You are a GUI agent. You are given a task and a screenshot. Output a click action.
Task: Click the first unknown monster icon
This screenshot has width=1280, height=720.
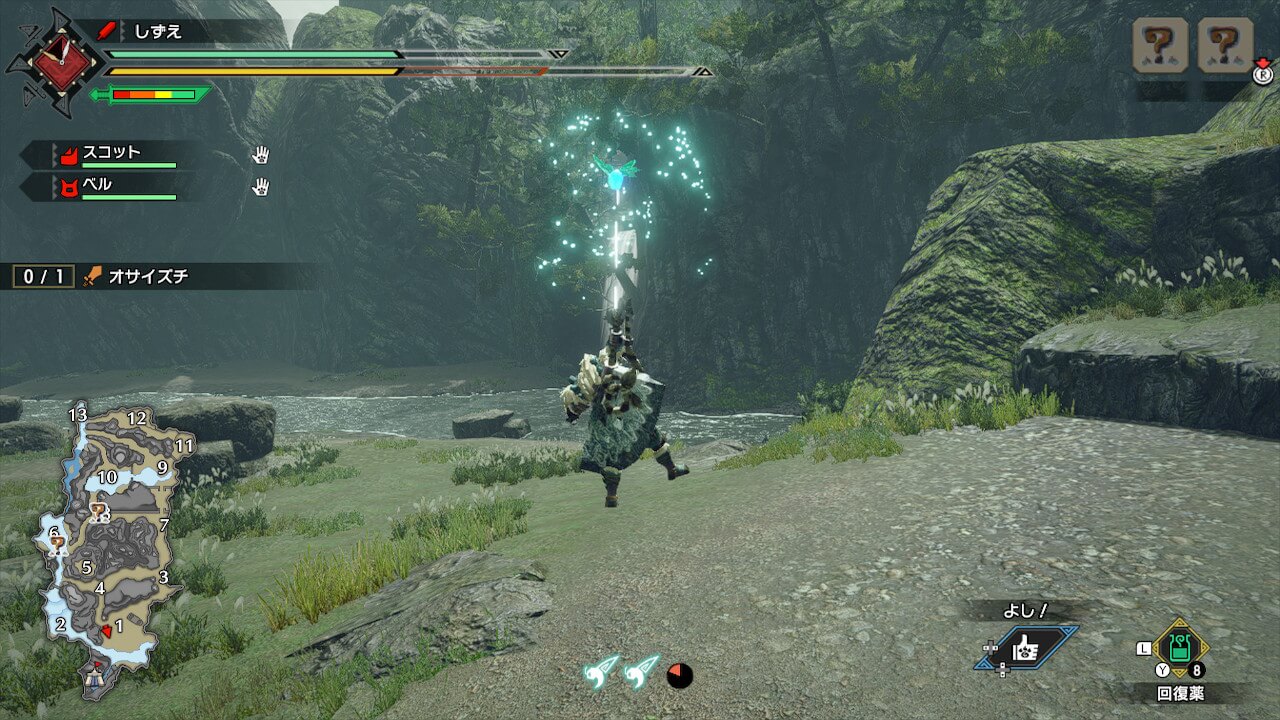1160,46
